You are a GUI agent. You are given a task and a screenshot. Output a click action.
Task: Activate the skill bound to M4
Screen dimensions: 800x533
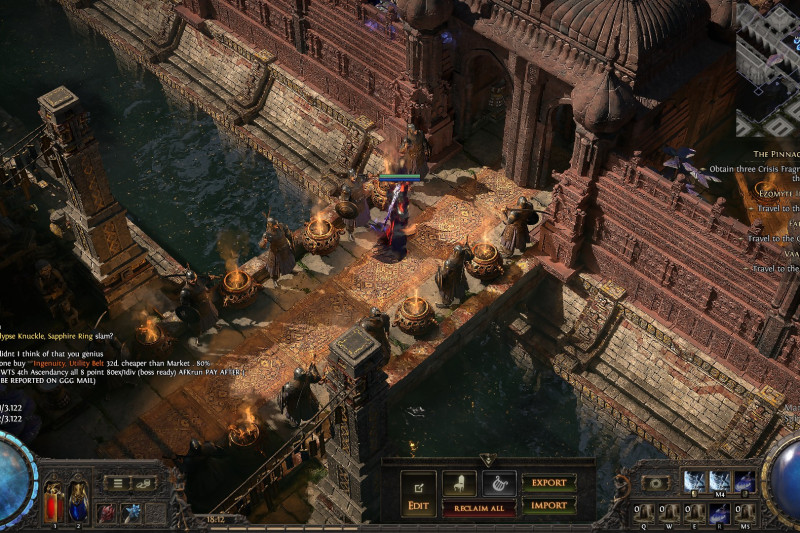[x=719, y=482]
